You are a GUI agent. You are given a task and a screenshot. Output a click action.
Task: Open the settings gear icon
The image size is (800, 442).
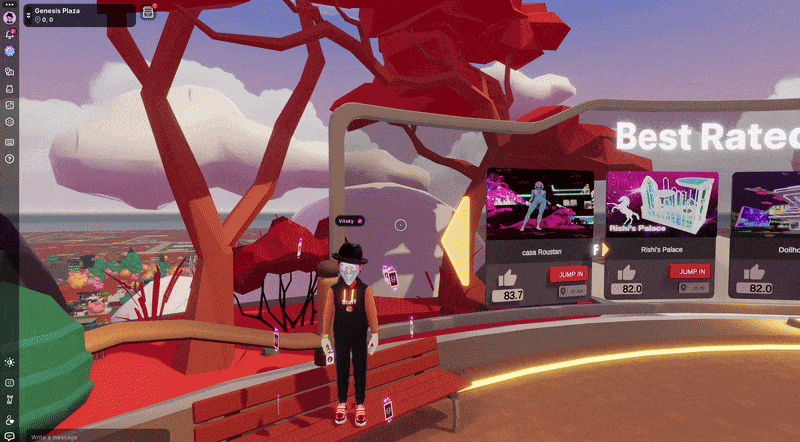click(x=9, y=122)
